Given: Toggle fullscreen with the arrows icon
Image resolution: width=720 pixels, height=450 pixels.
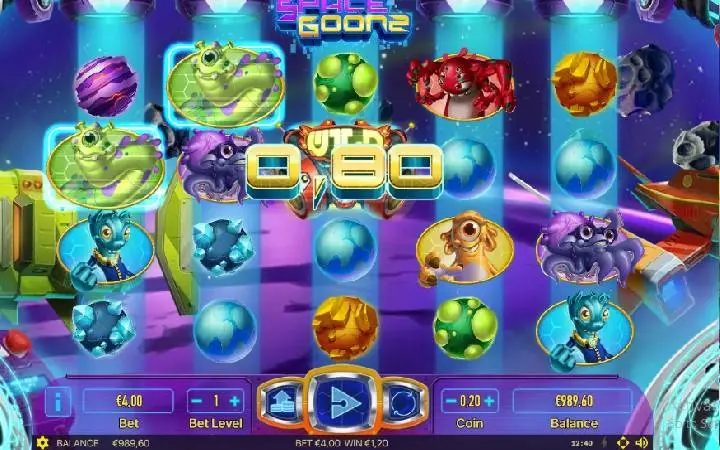Looking at the screenshot, I should [x=622, y=442].
